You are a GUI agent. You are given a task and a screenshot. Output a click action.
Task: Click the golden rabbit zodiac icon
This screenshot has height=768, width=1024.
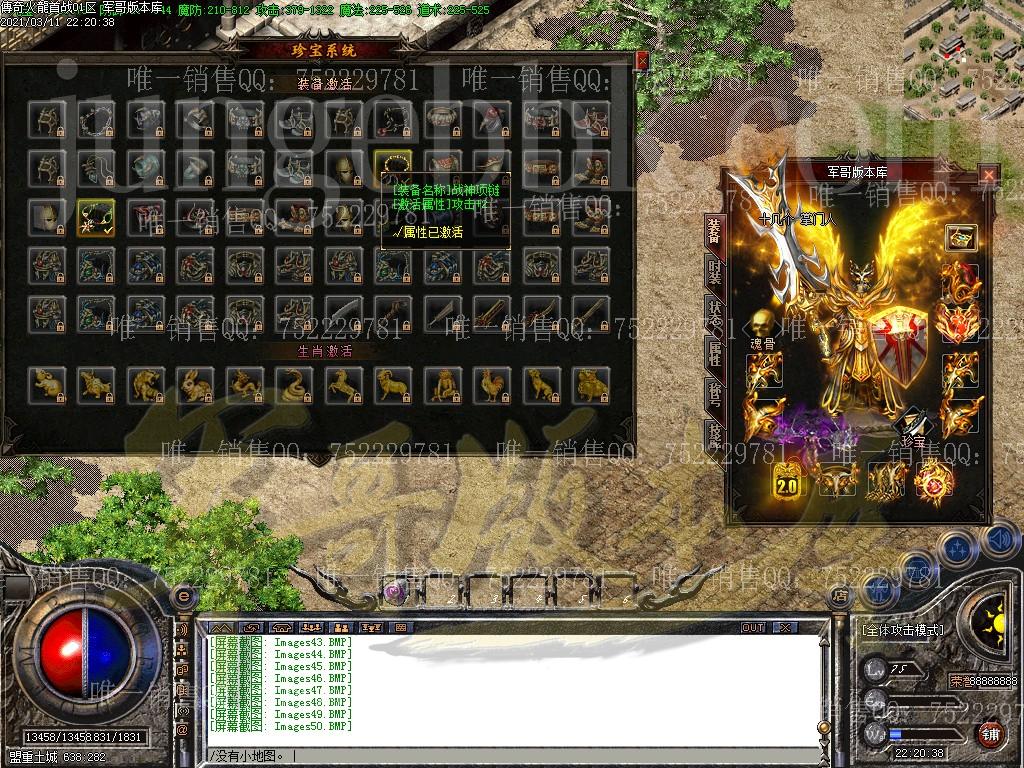(x=192, y=383)
